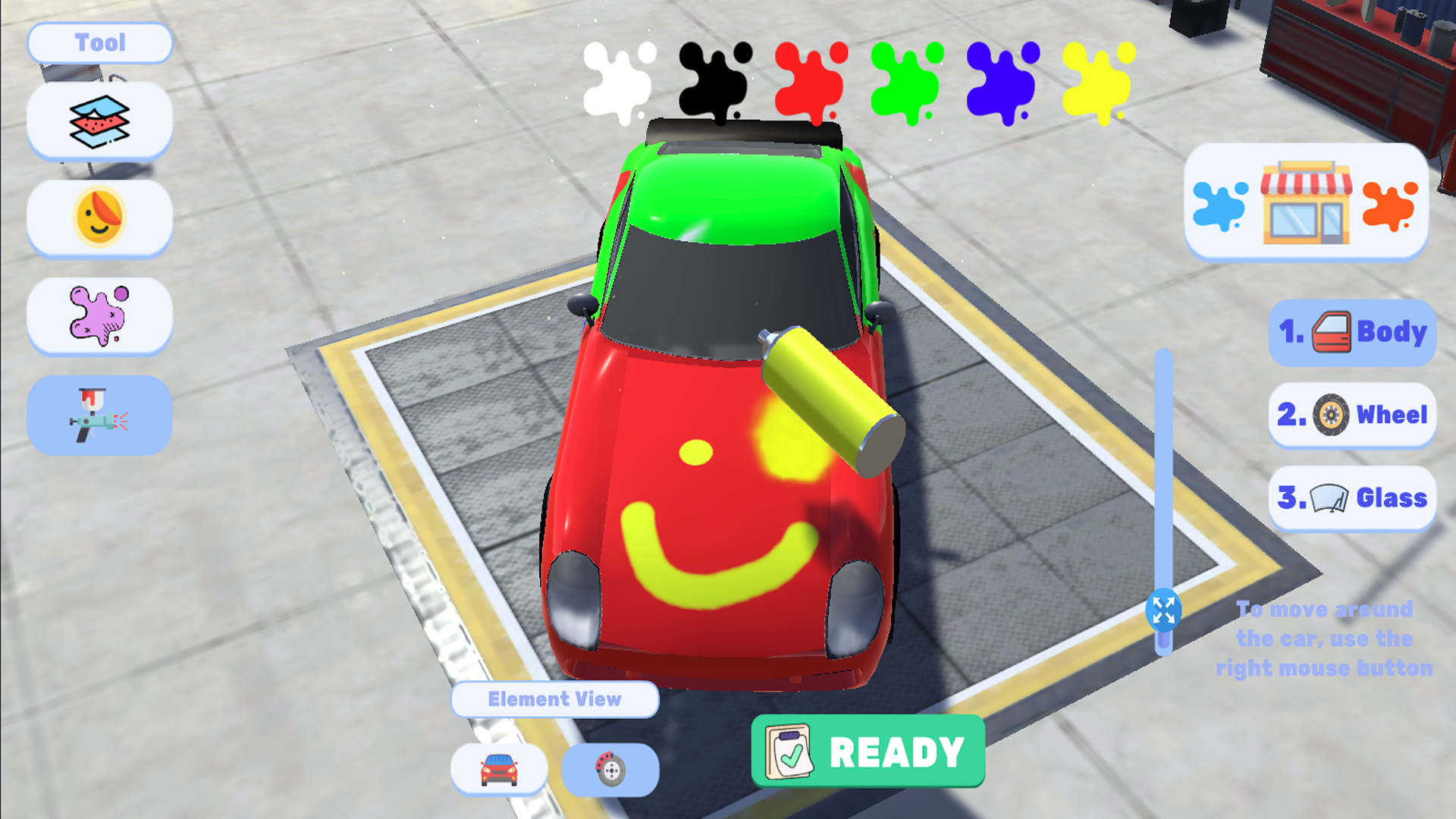This screenshot has height=819, width=1456.
Task: Open the Wheel step option
Action: (1351, 415)
